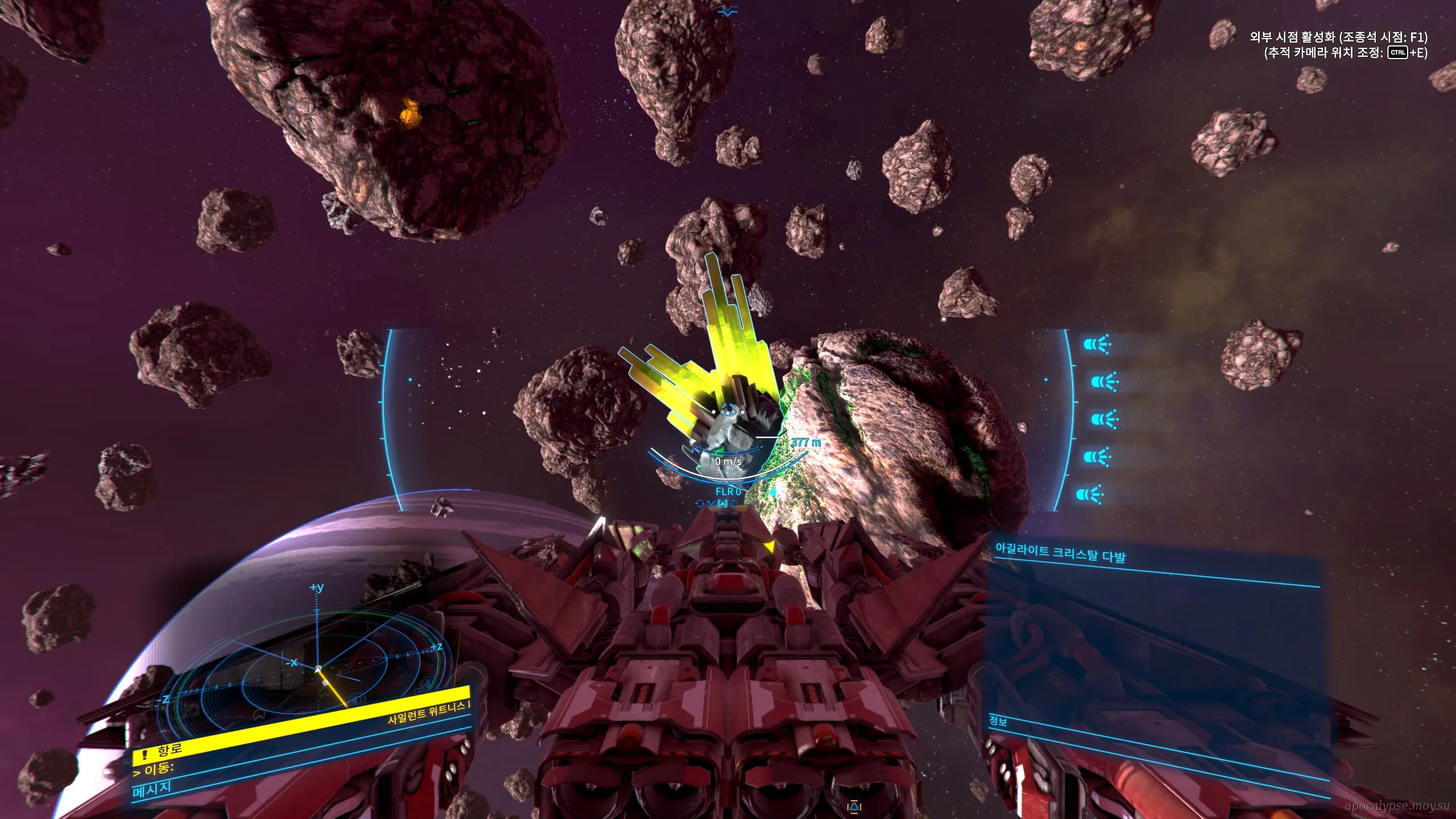Open the 정보 target info tab
The width and height of the screenshot is (1456, 819).
tap(998, 721)
